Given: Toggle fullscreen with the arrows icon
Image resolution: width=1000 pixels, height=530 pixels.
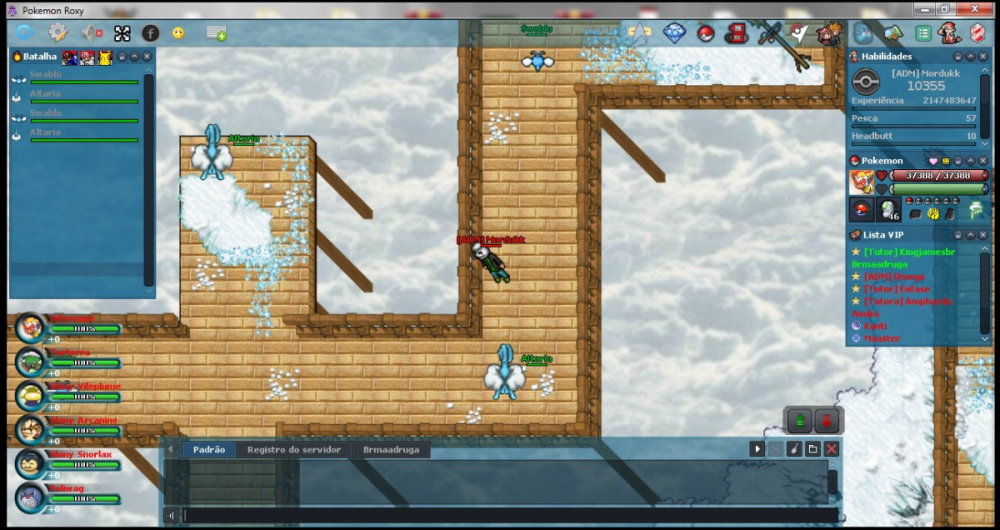Looking at the screenshot, I should [x=122, y=33].
